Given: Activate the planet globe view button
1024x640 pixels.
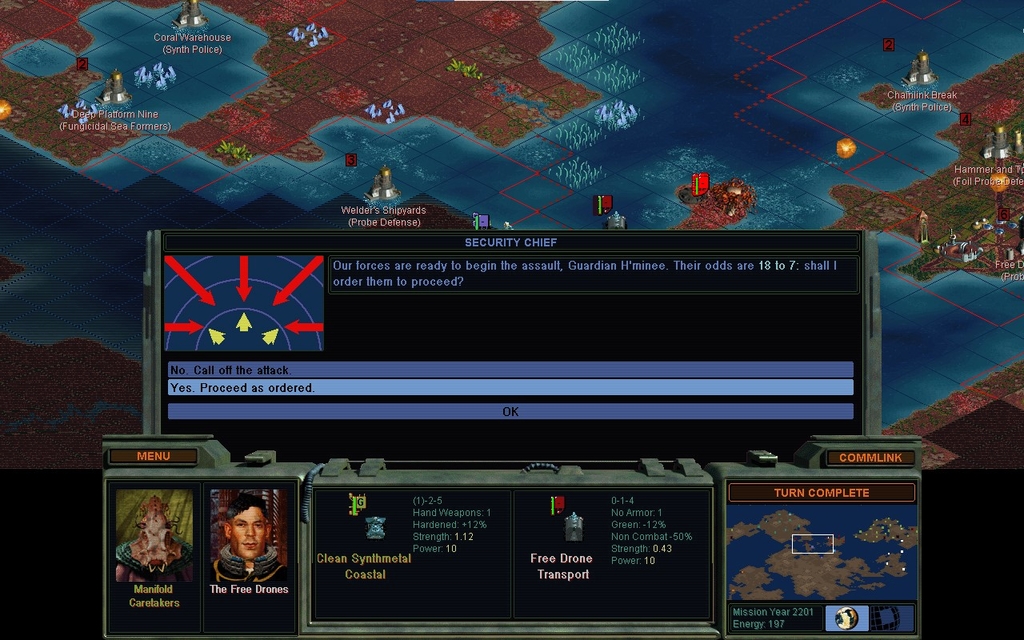Looking at the screenshot, I should [x=846, y=618].
